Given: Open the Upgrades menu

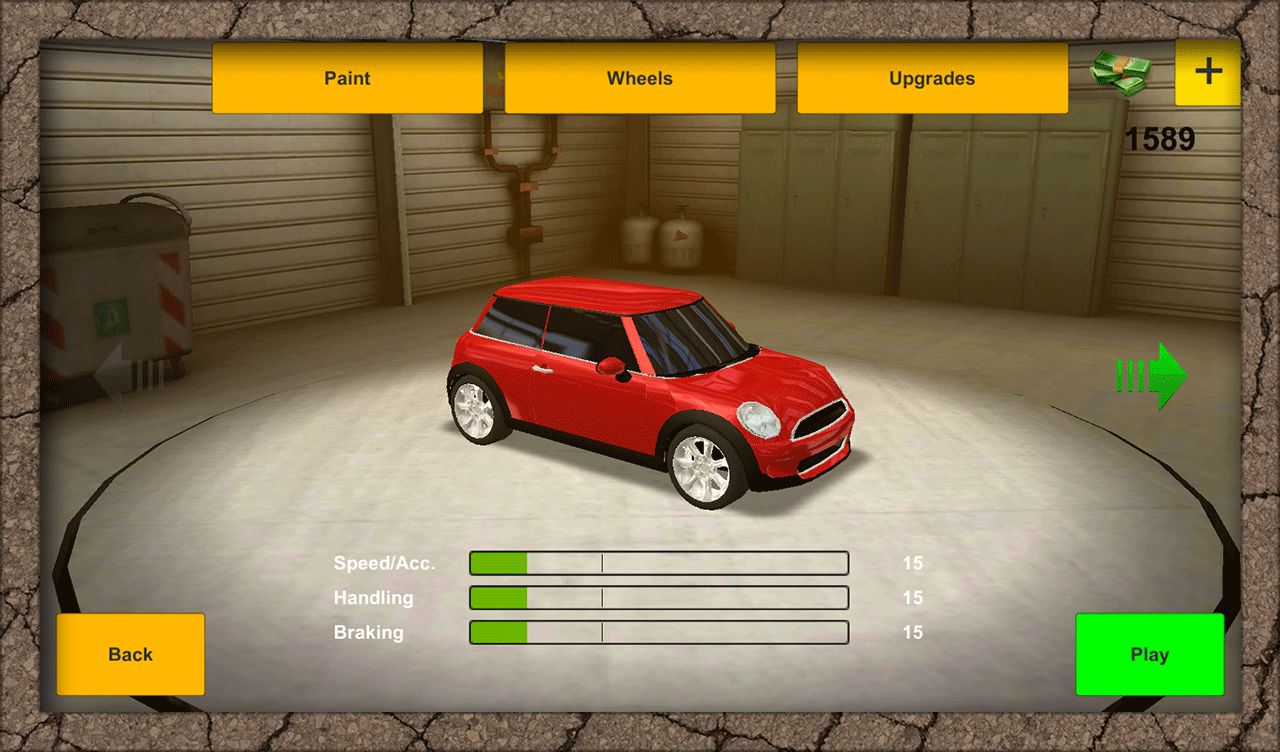Looking at the screenshot, I should click(x=932, y=78).
